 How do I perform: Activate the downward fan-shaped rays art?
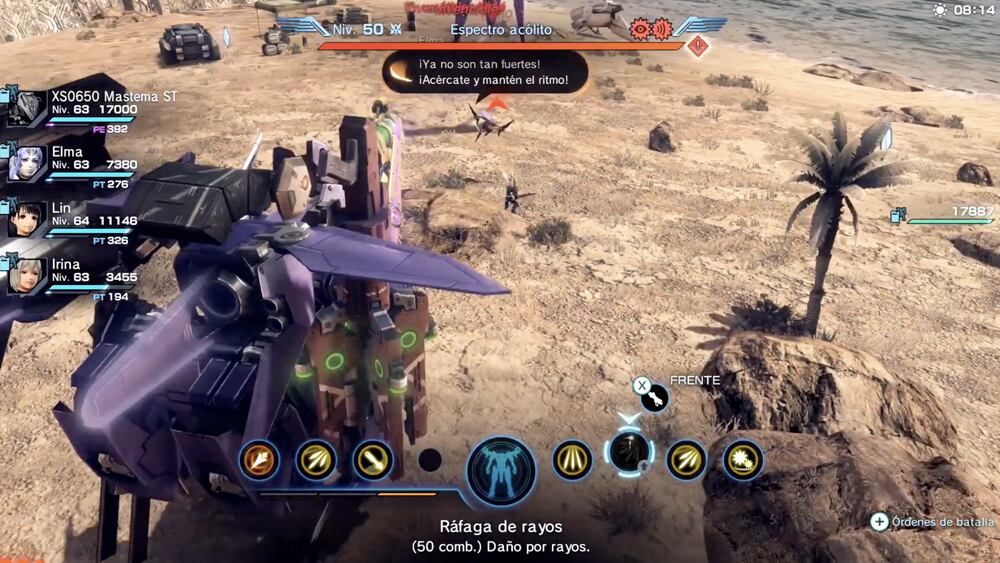pos(573,460)
